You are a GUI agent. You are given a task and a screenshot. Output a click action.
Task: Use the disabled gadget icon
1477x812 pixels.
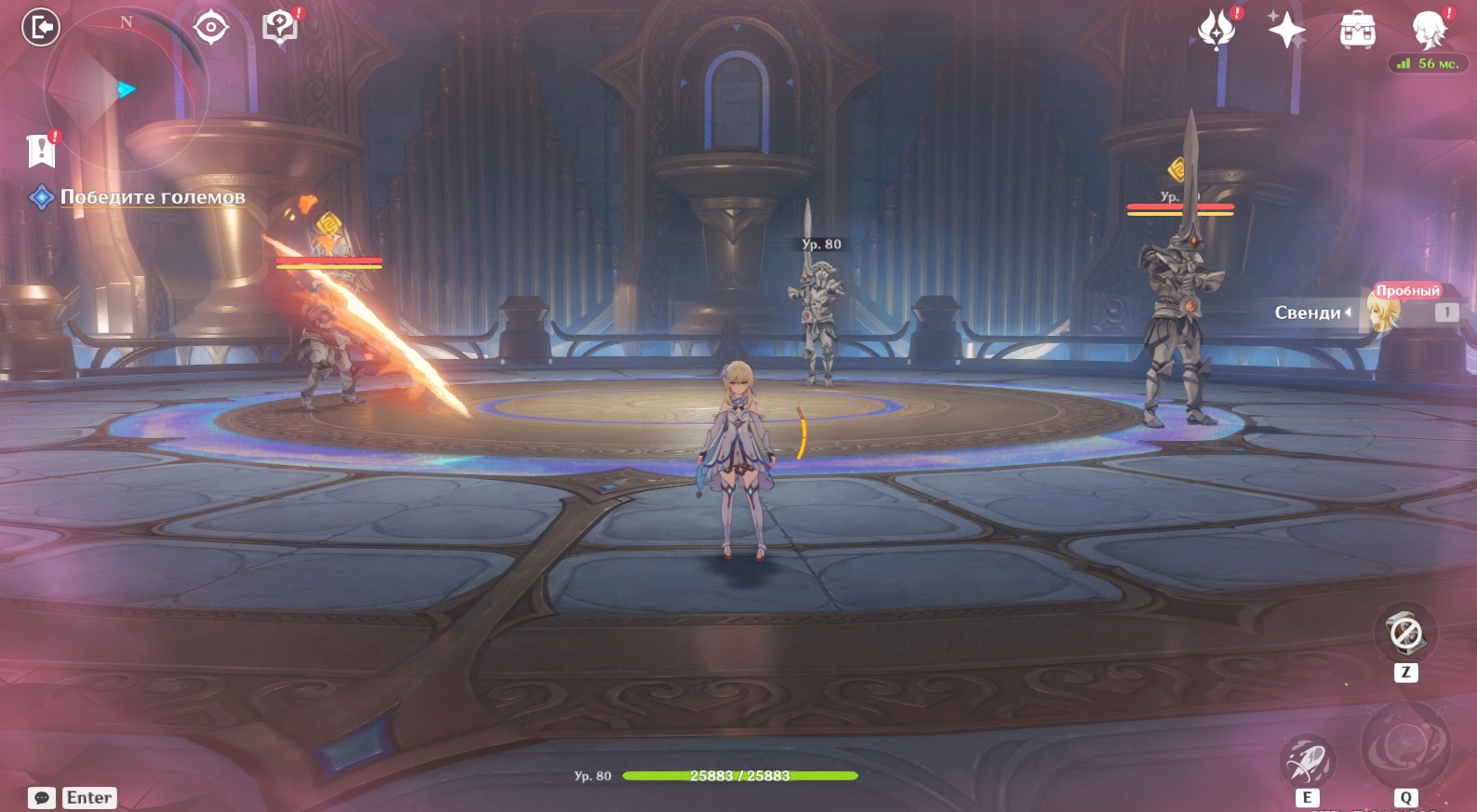(x=1405, y=634)
